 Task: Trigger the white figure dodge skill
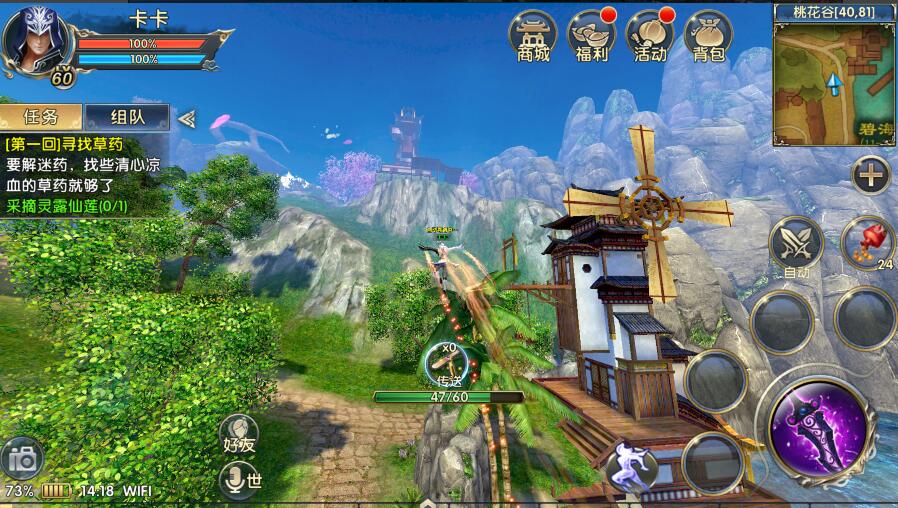point(631,465)
